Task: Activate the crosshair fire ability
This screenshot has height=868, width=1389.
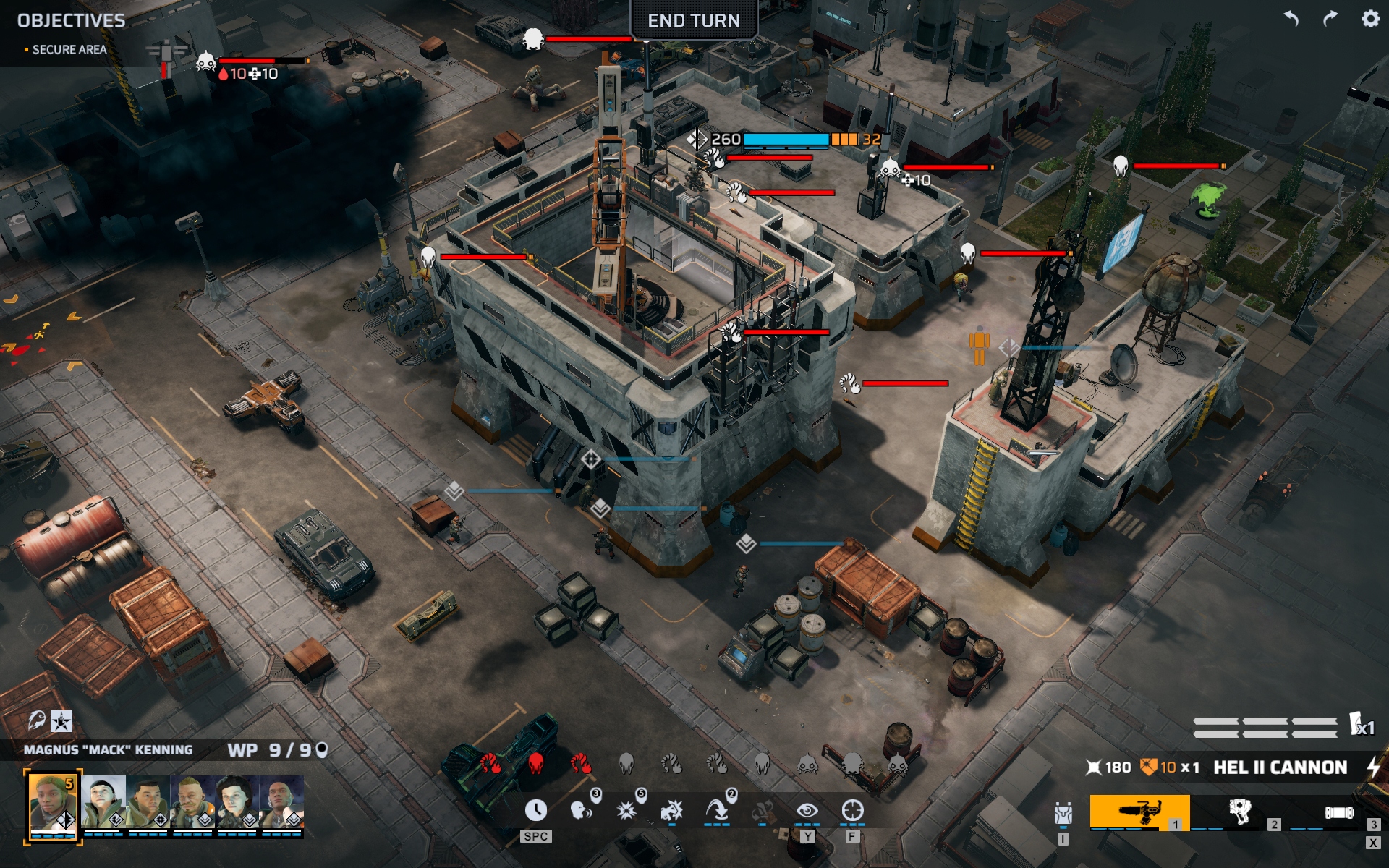Action: (x=852, y=811)
